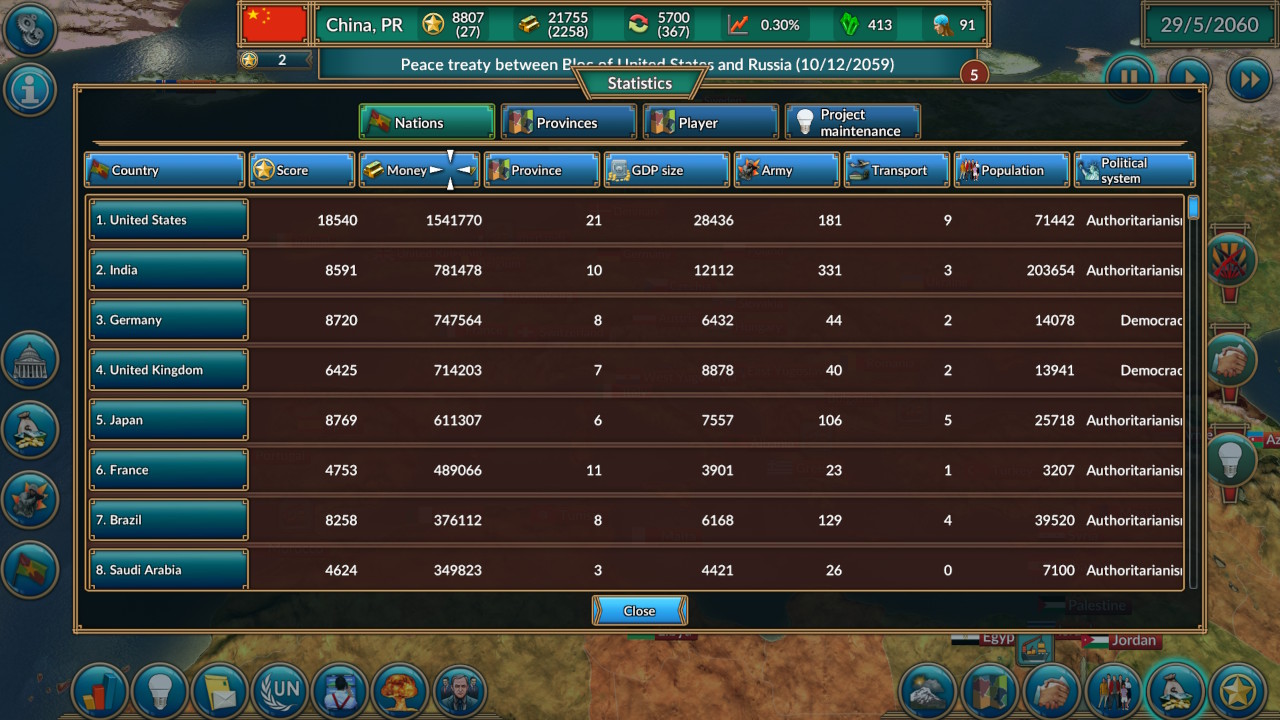Click the president portrait icon in bottom toolbar

460,691
